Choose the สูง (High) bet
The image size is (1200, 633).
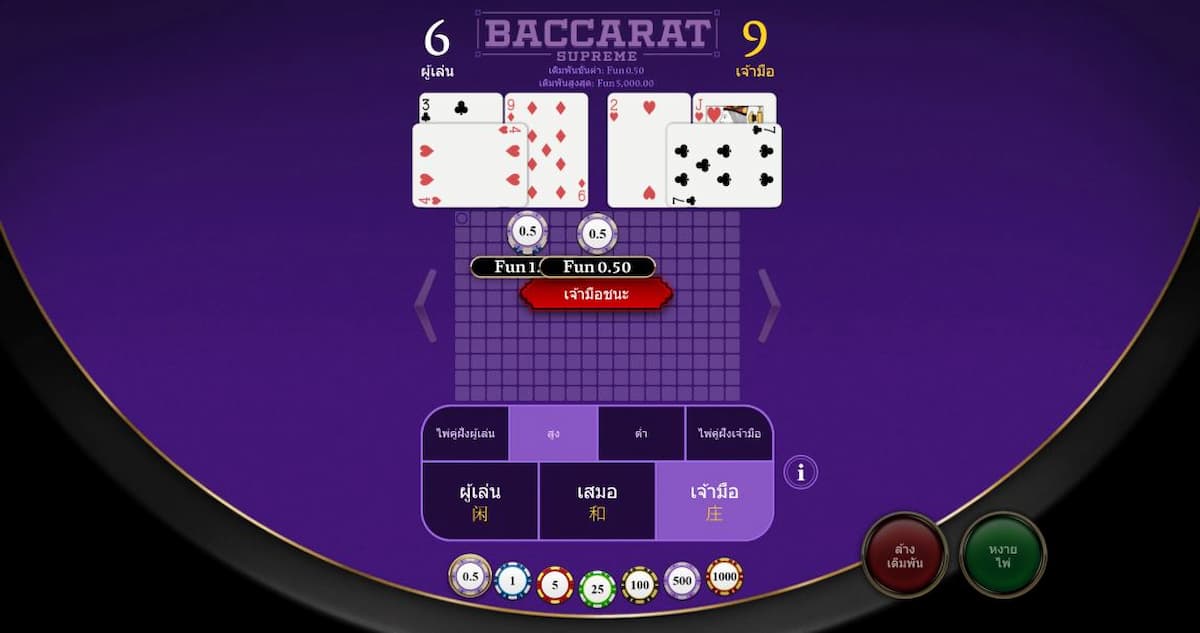point(553,434)
